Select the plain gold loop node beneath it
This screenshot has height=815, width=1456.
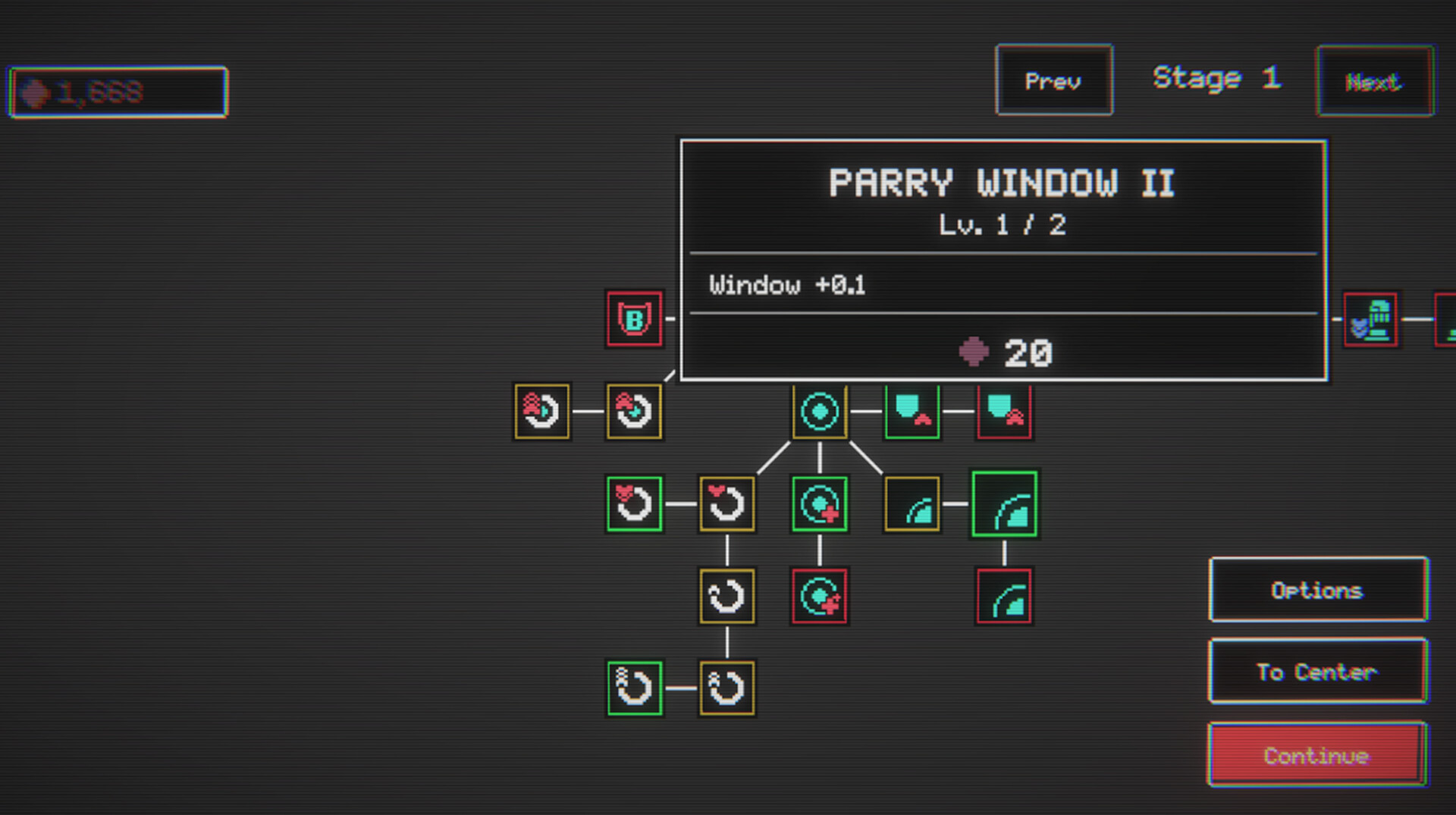click(x=726, y=596)
